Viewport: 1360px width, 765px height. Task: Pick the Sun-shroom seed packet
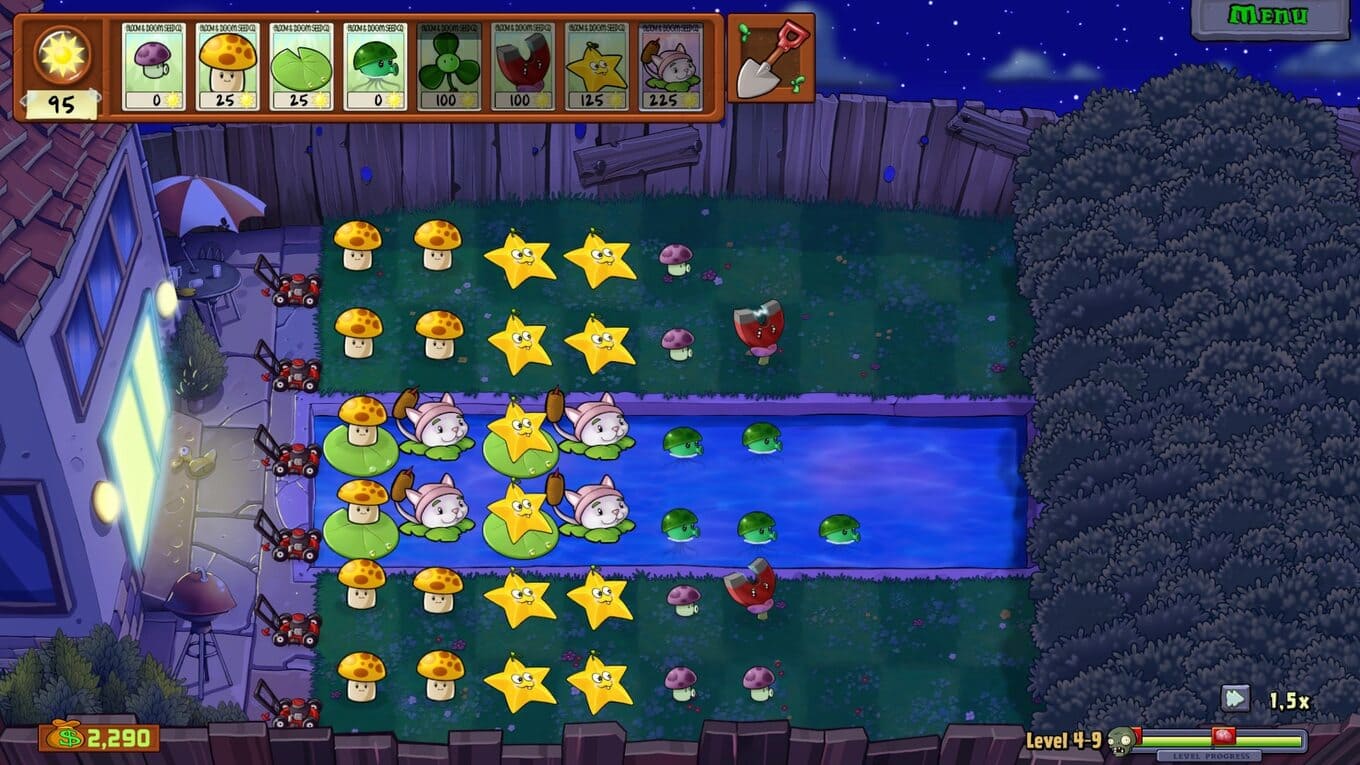pos(227,66)
